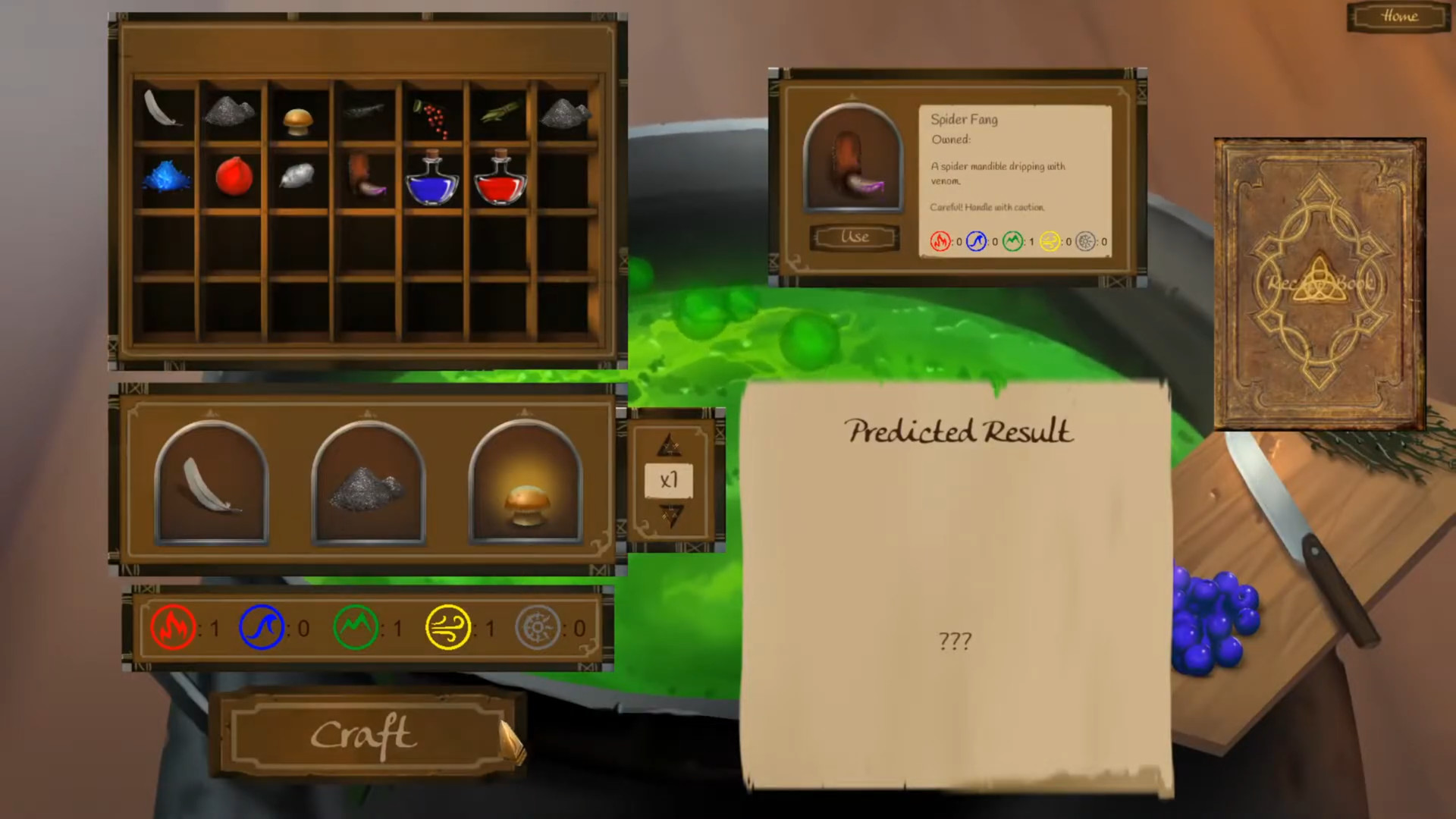Click the Use button for Spider Fang

point(854,237)
